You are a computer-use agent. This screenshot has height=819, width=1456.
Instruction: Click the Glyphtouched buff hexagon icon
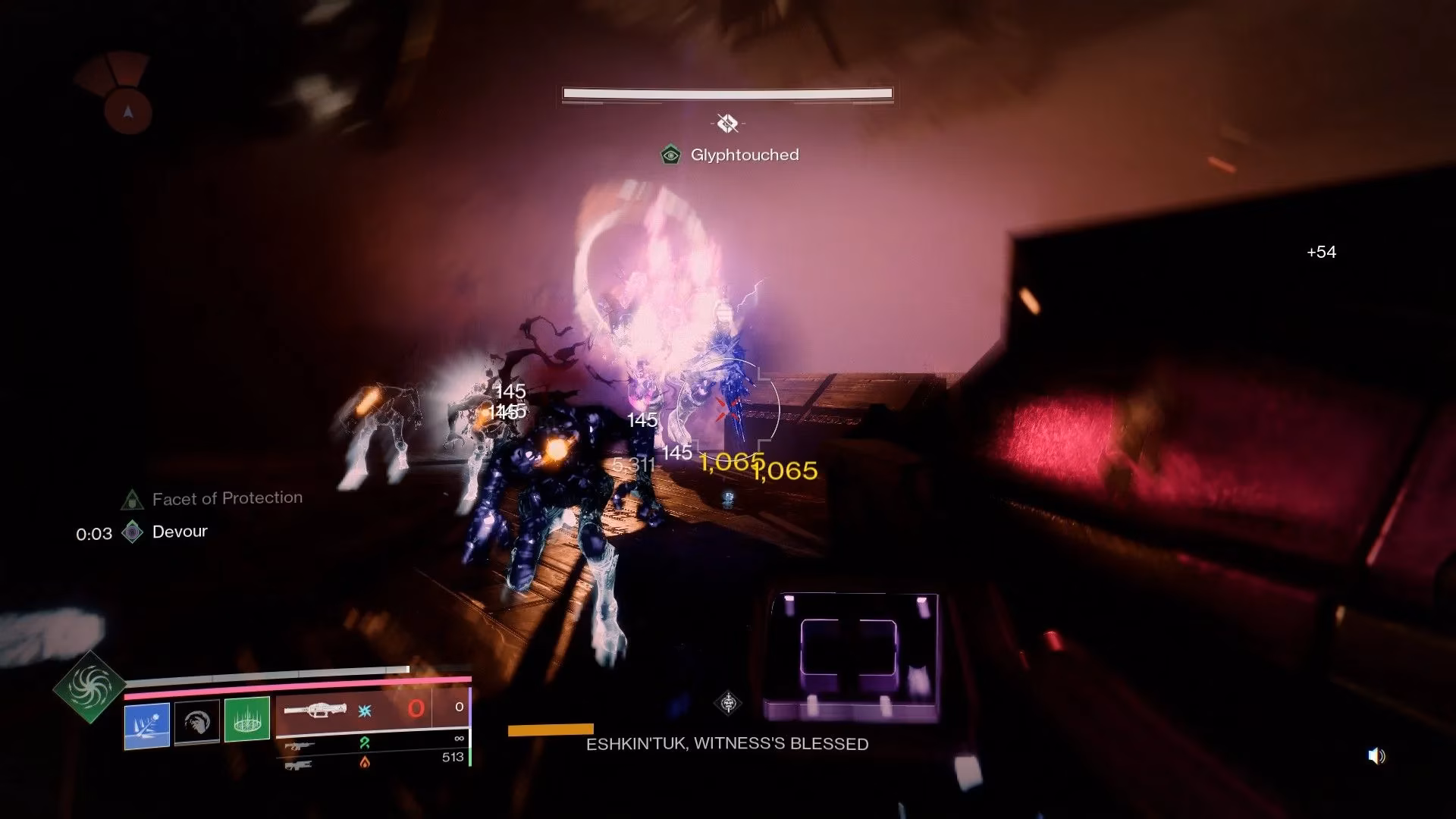click(x=670, y=155)
